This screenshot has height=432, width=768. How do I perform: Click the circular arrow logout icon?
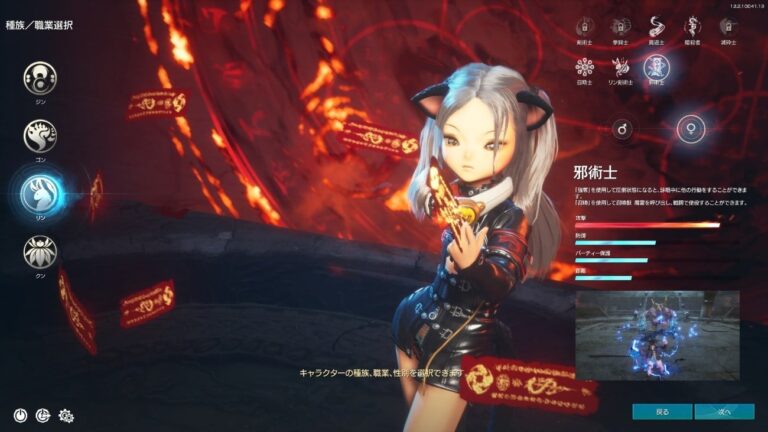(43, 414)
